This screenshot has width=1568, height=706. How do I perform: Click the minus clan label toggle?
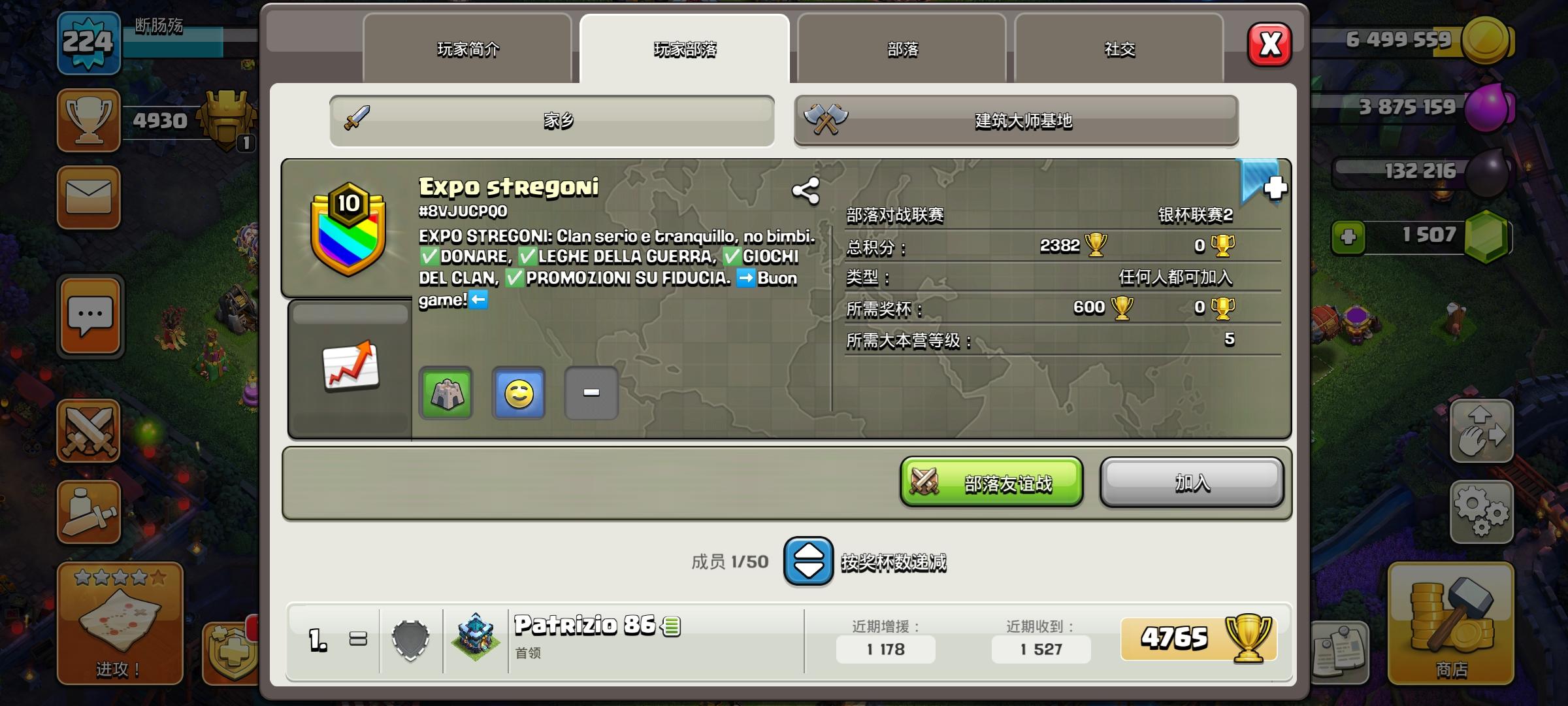pos(591,393)
